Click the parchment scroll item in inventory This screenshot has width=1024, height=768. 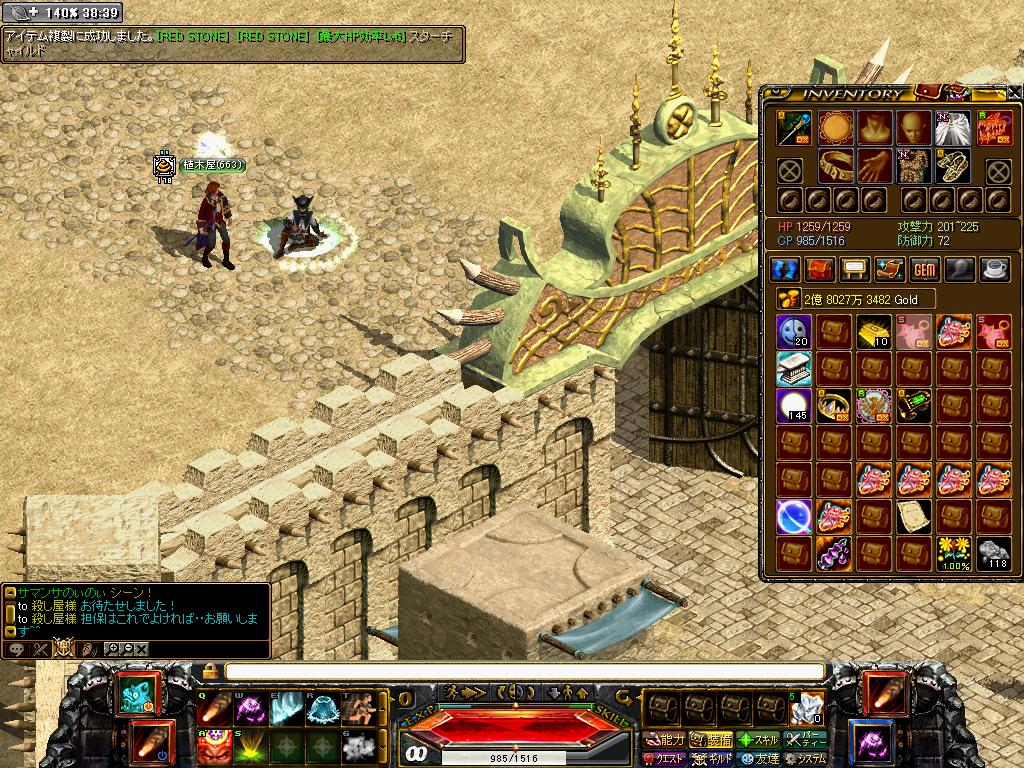912,516
